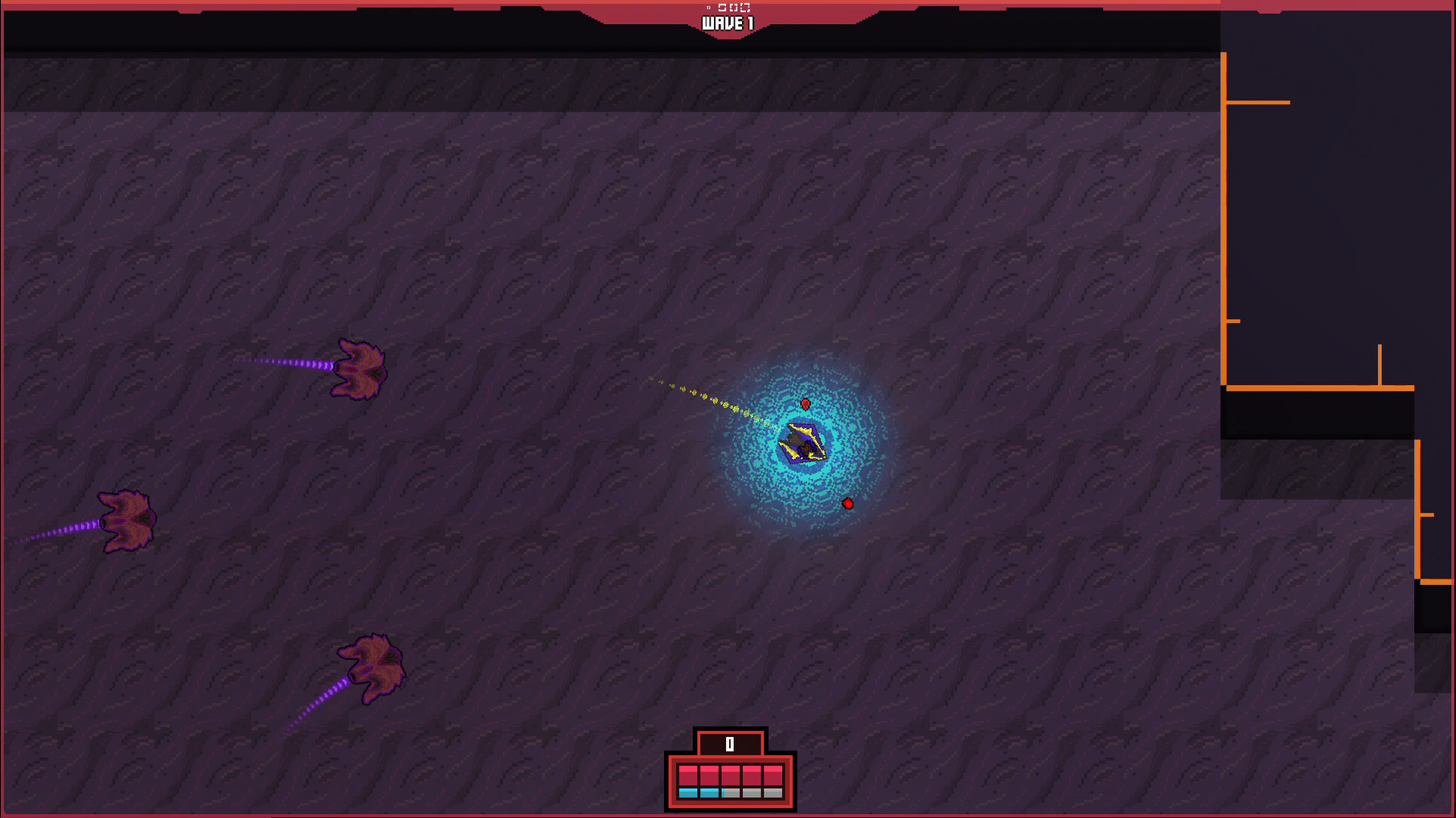Viewport: 1456px width, 818px height.
Task: Click the small red score icon beside 500
Action: click(x=707, y=7)
